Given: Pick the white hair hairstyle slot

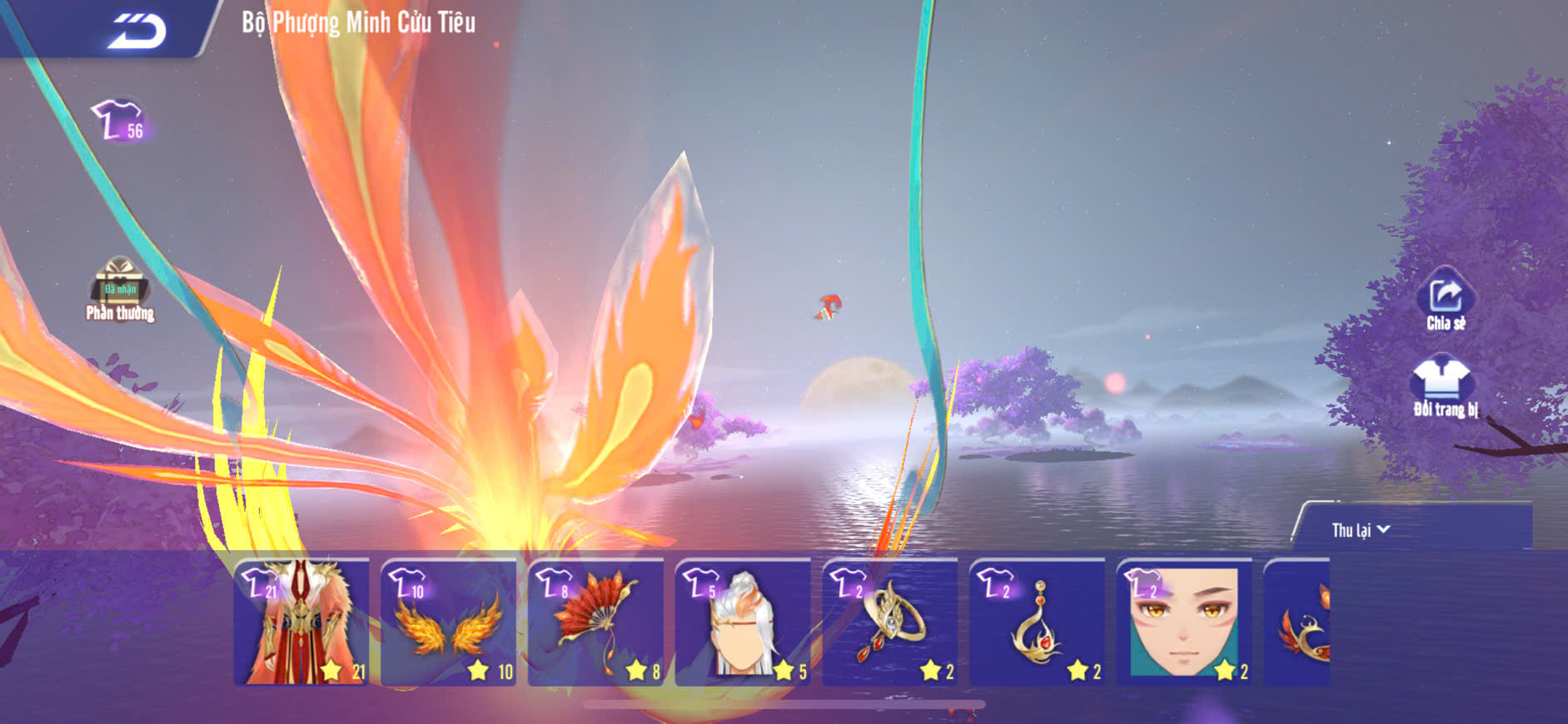Looking at the screenshot, I should tap(743, 622).
